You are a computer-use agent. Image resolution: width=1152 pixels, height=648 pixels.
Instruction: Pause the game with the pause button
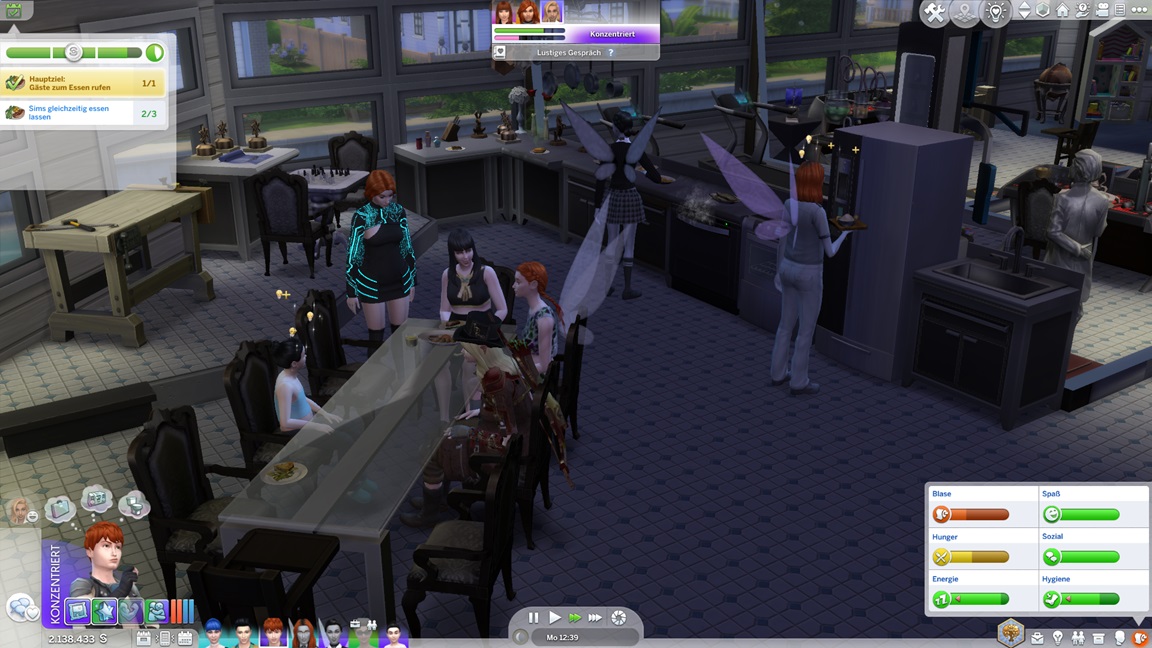pyautogui.click(x=533, y=618)
